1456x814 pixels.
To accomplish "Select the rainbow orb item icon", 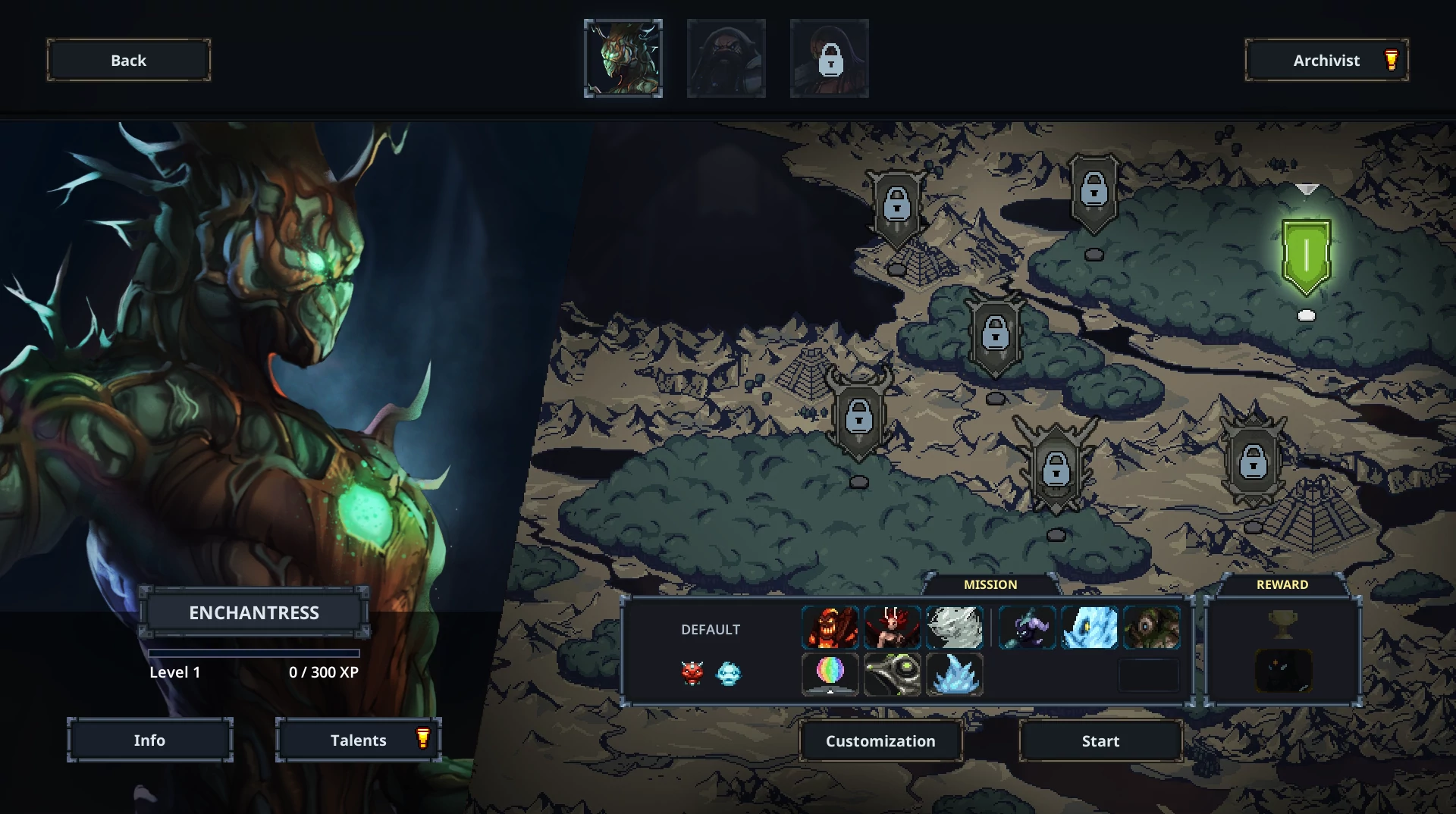I will pyautogui.click(x=830, y=674).
